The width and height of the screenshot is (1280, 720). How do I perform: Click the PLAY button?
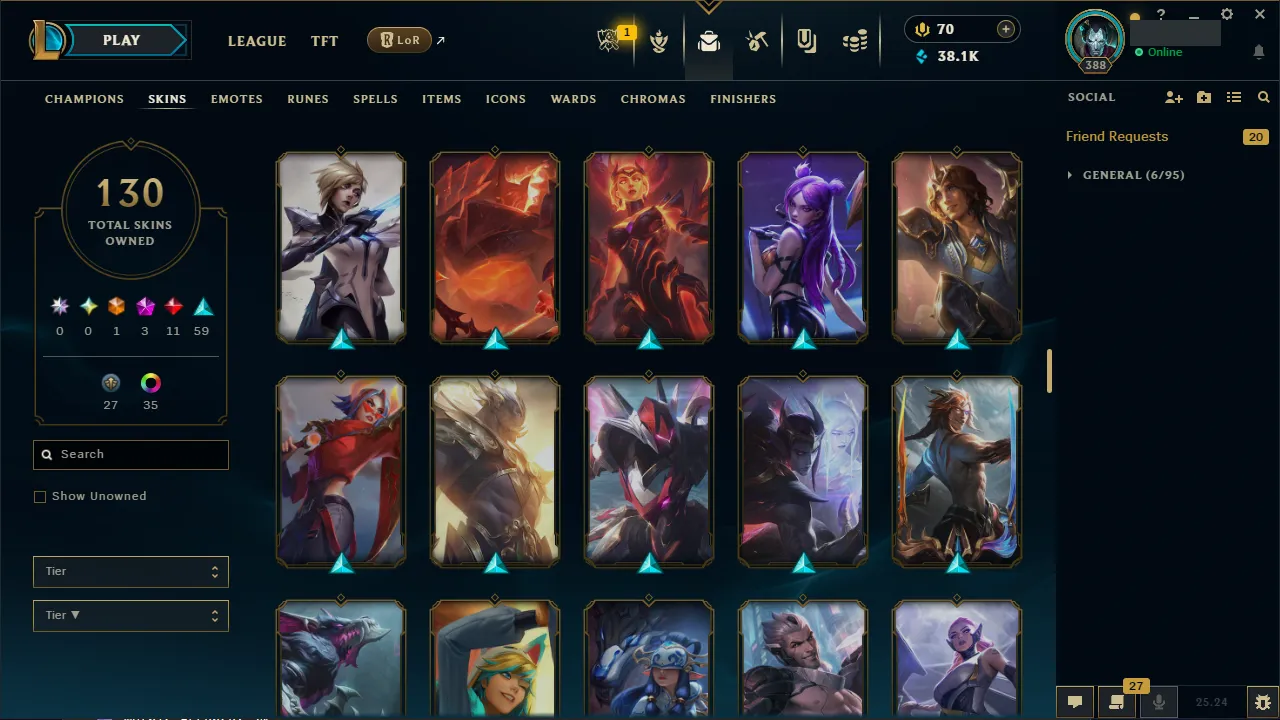tap(121, 40)
